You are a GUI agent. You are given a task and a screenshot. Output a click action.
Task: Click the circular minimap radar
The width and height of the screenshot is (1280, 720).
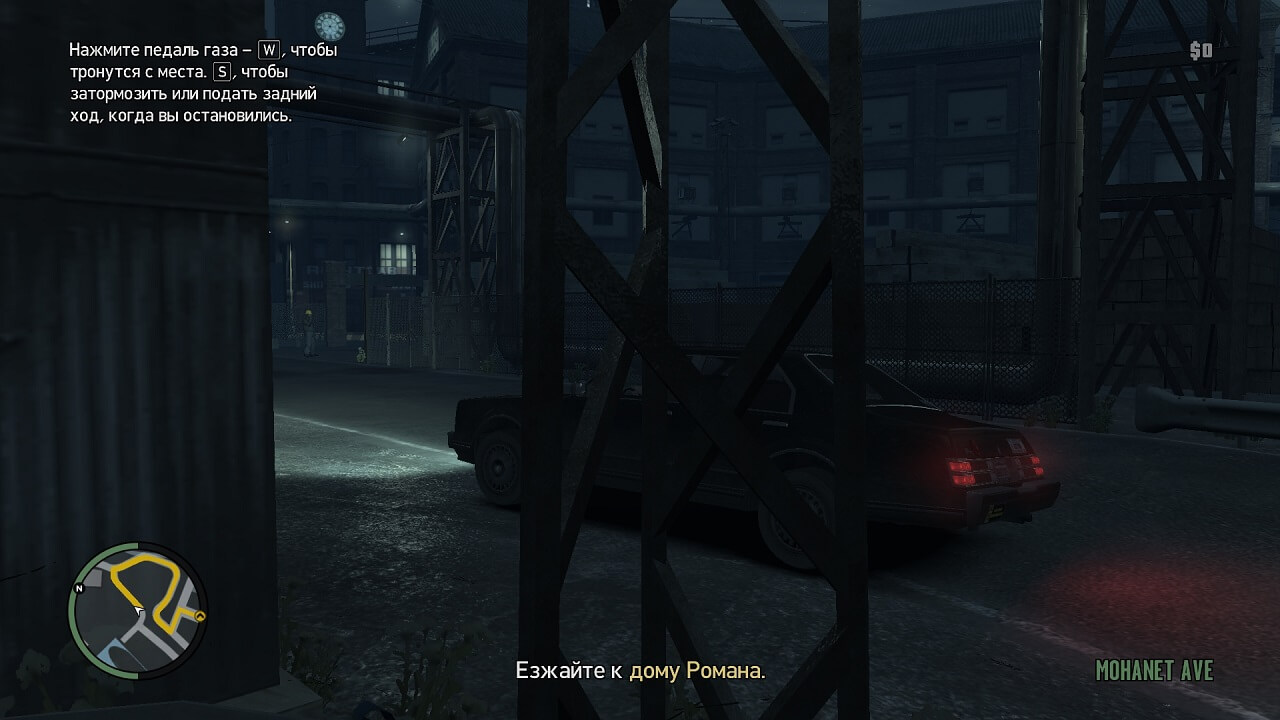[x=137, y=611]
